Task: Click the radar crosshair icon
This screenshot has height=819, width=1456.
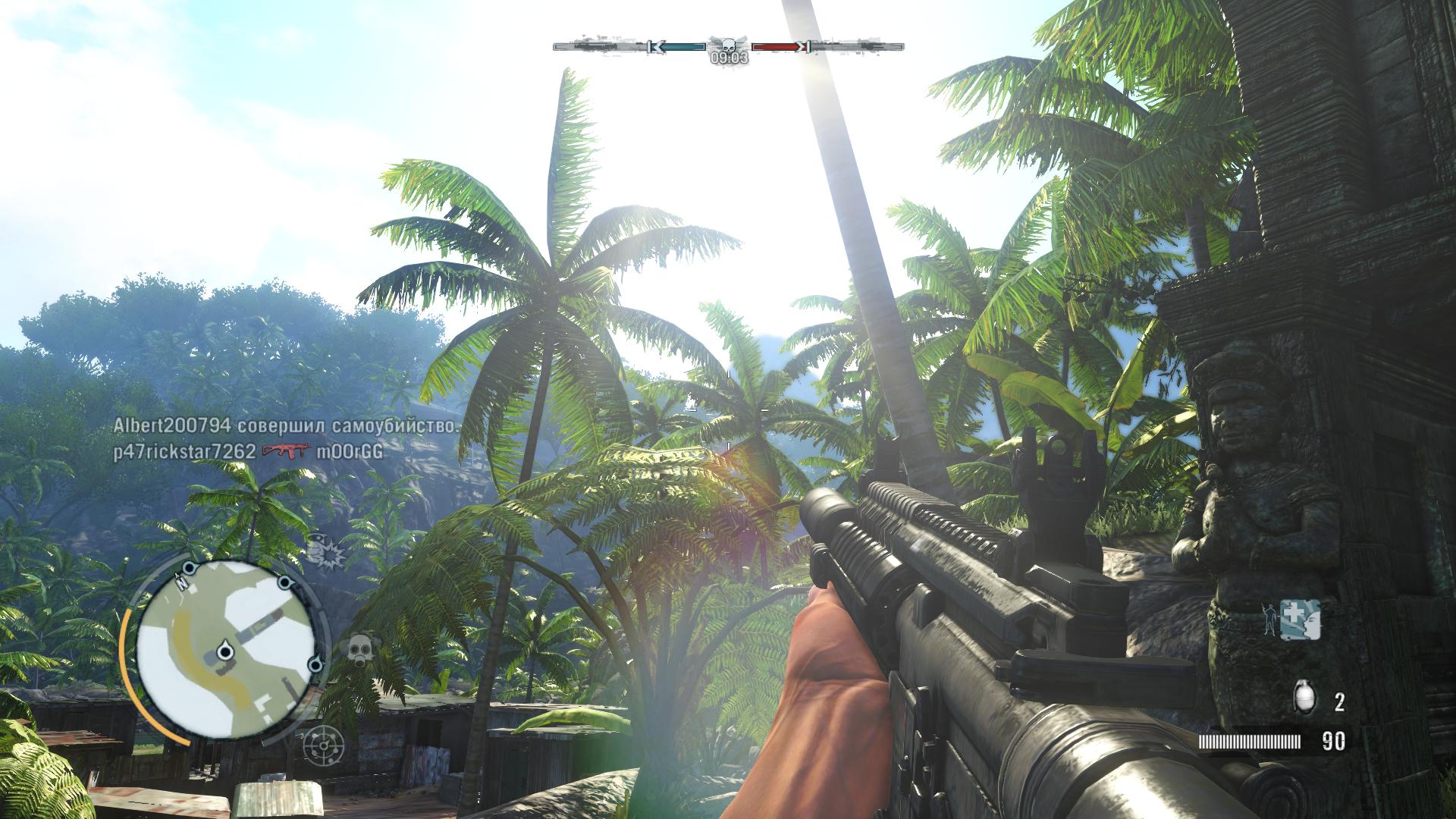Action: [x=324, y=744]
